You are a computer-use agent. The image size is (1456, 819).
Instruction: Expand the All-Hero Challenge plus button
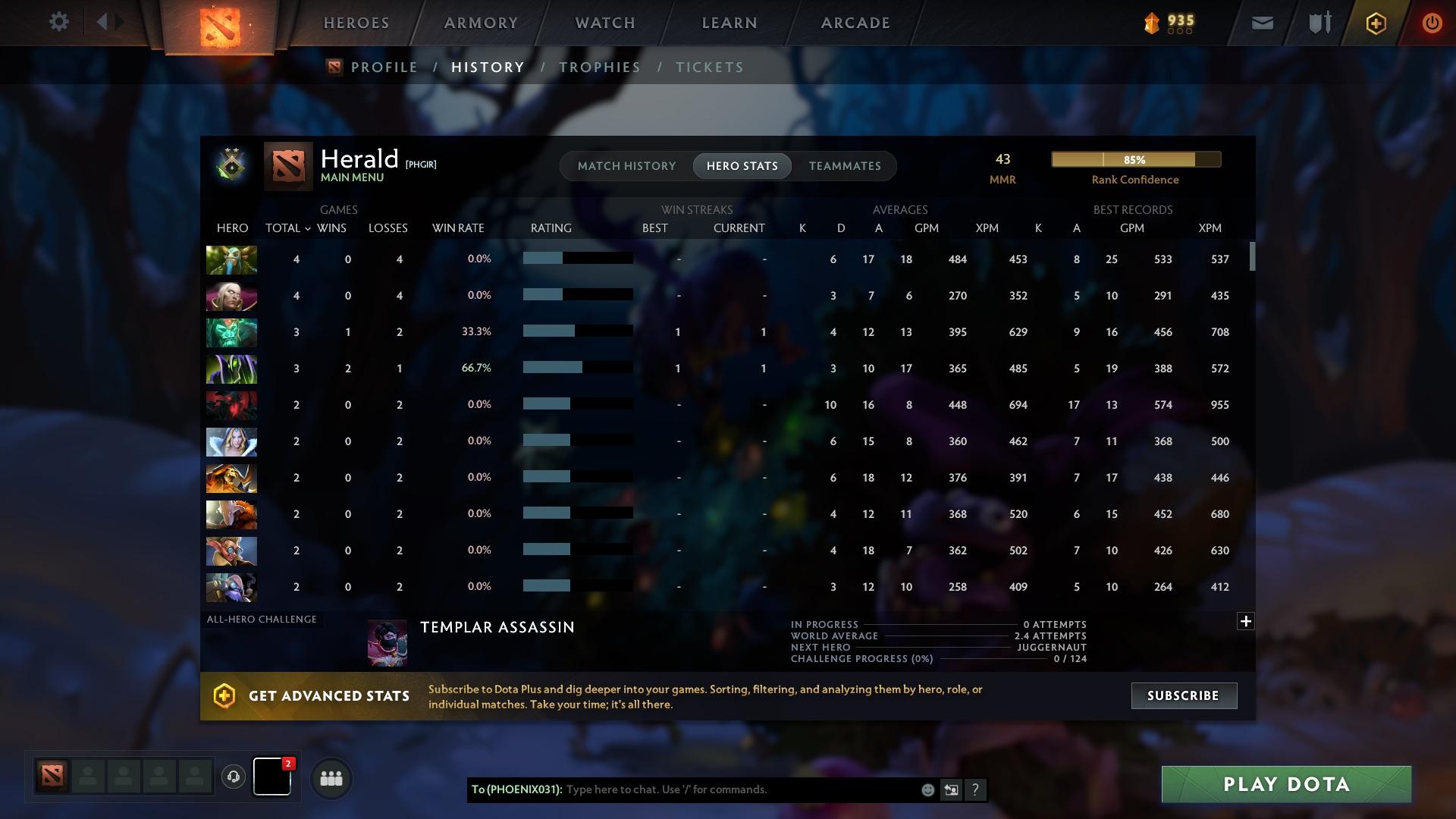pos(1244,621)
